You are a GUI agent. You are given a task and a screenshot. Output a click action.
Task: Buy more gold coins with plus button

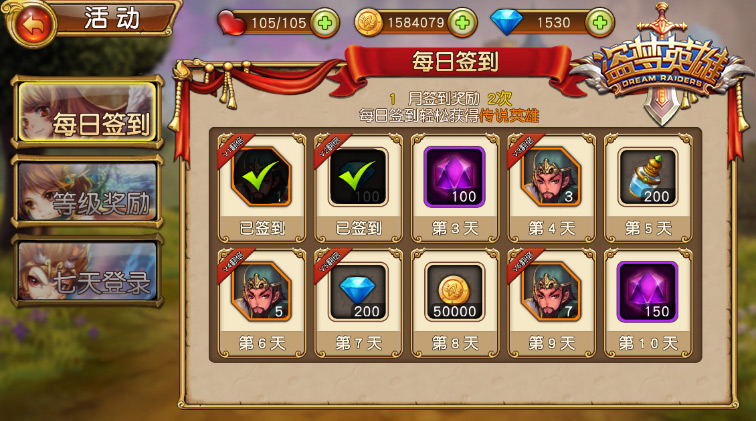click(461, 21)
